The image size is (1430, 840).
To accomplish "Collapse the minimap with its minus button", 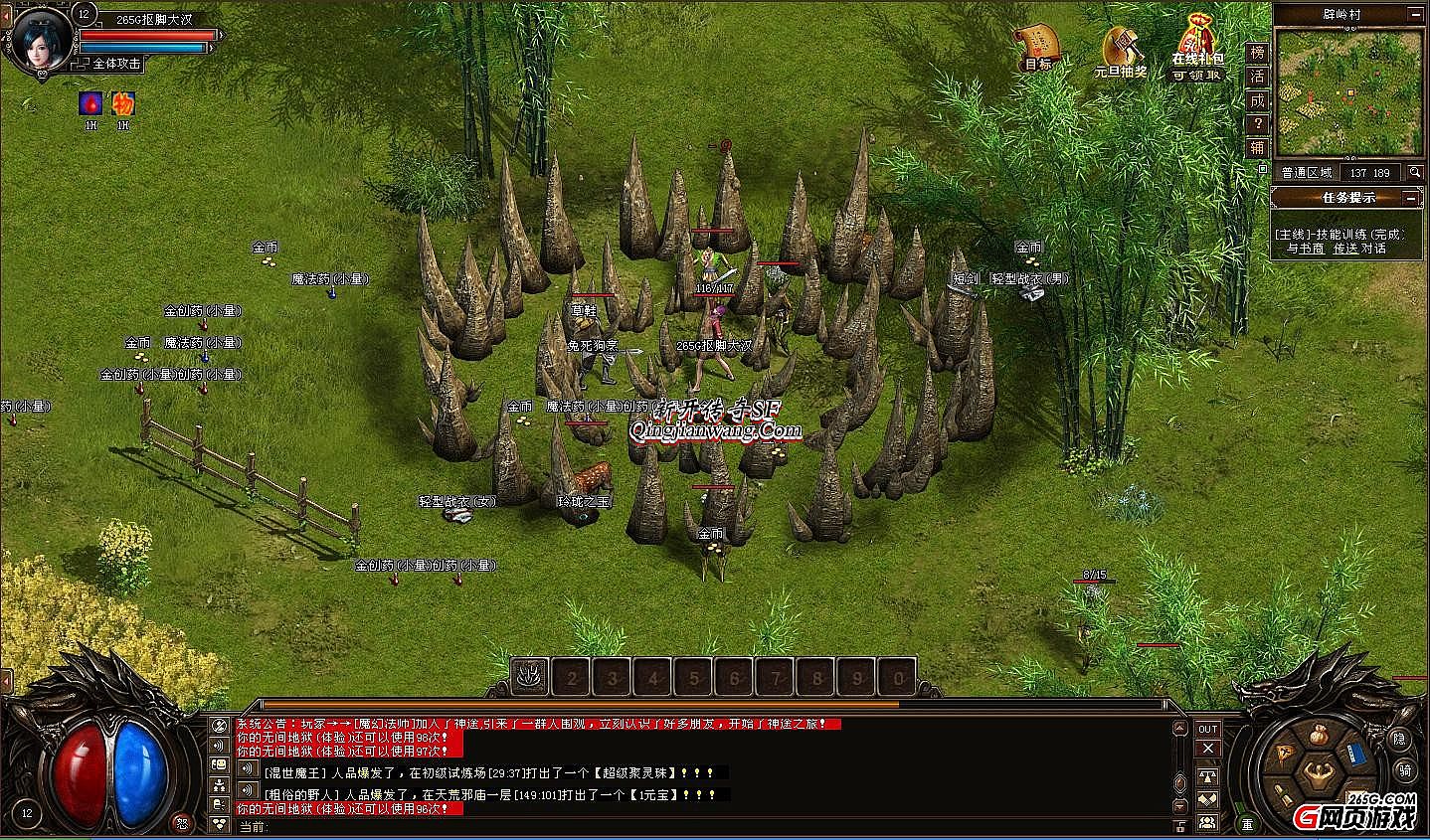I will [1413, 14].
